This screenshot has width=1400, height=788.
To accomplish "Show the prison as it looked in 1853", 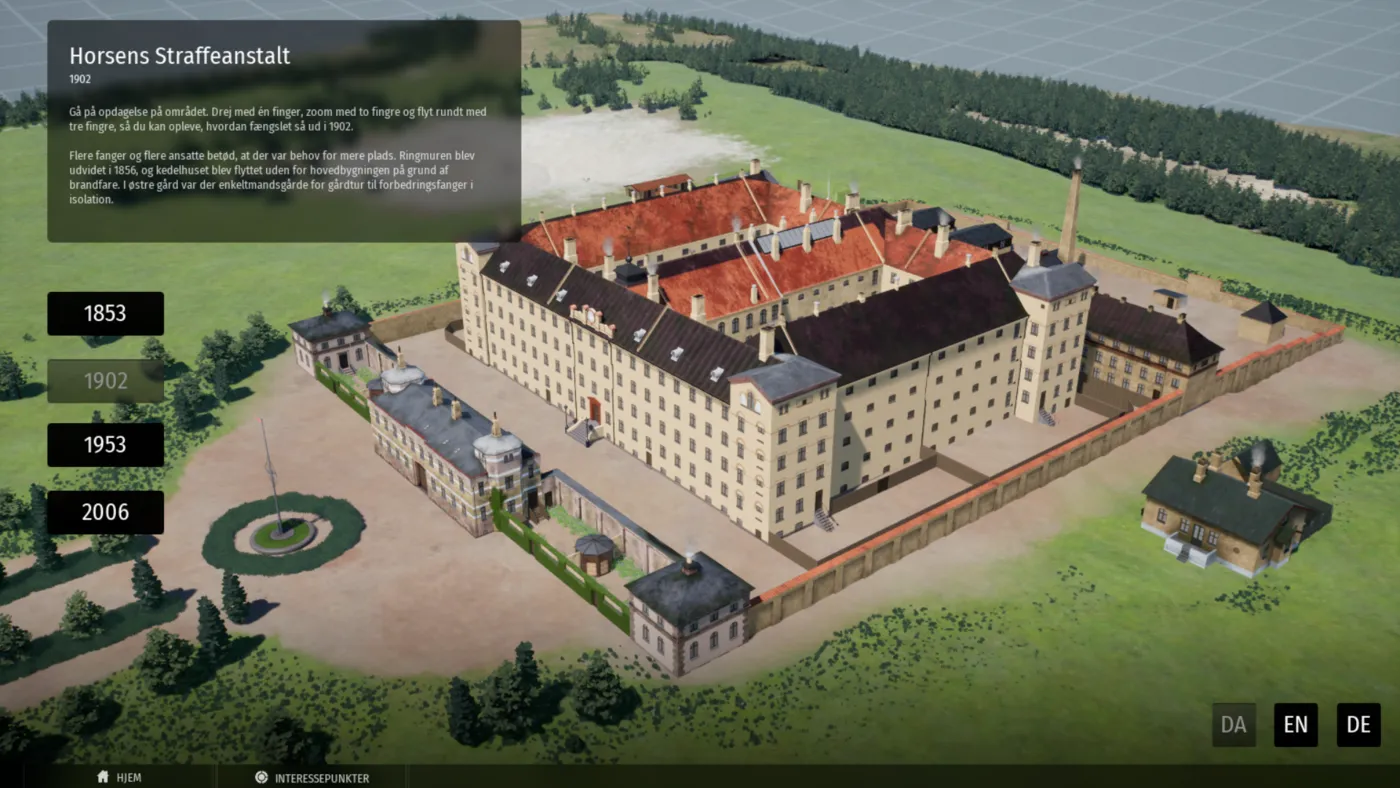I will [x=105, y=314].
